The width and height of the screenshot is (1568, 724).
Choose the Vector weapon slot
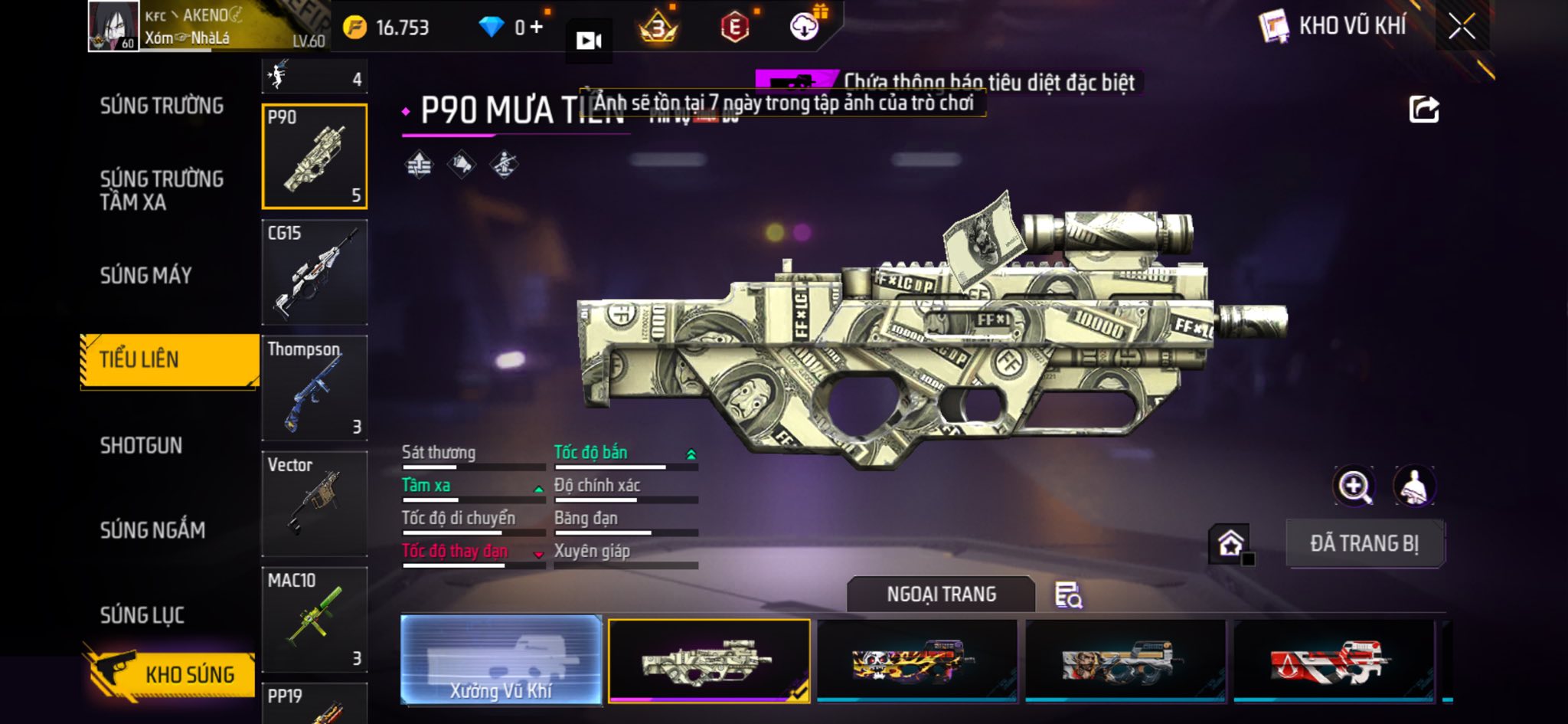click(x=315, y=503)
